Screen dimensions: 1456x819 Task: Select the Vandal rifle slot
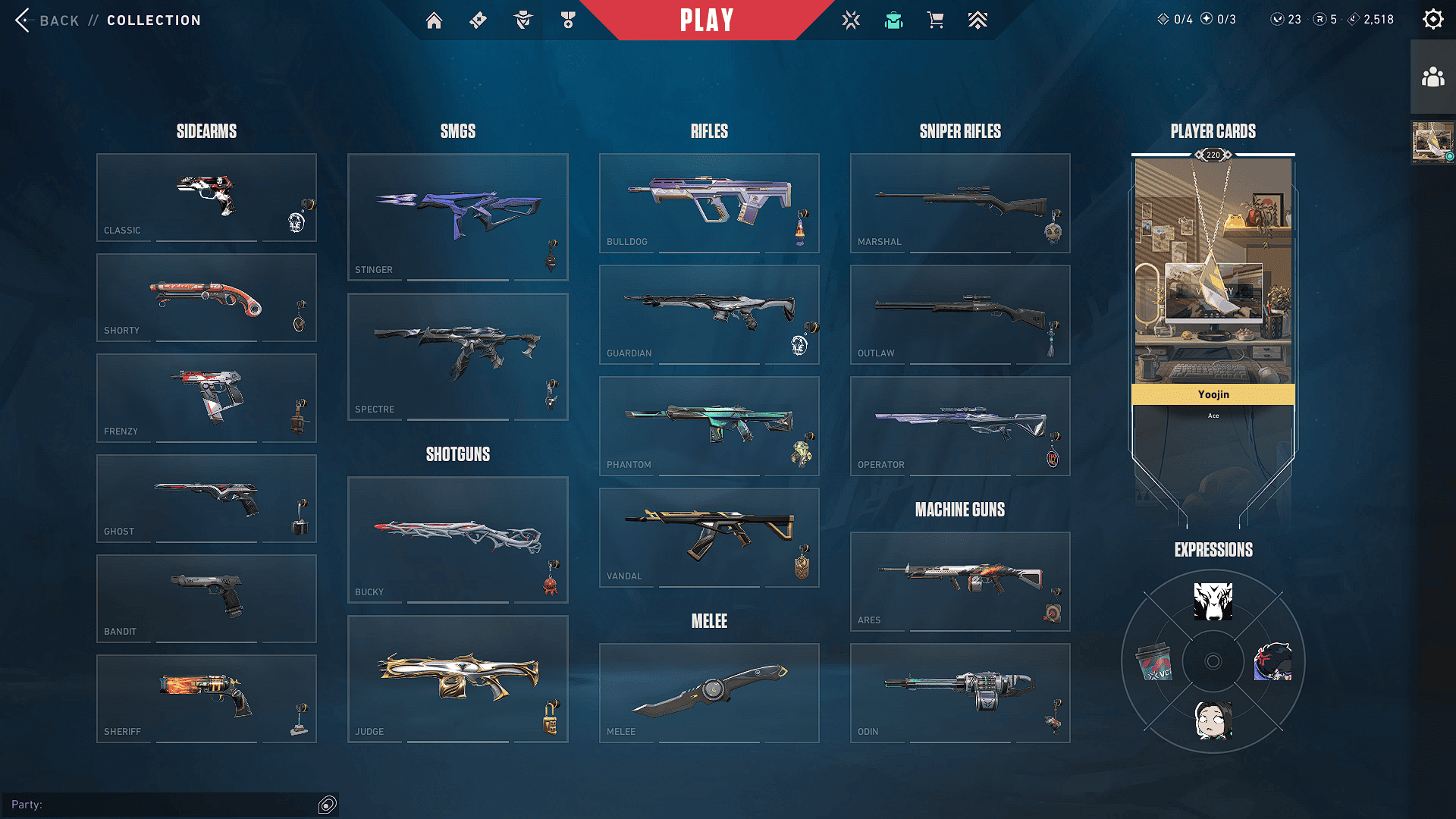tap(709, 537)
